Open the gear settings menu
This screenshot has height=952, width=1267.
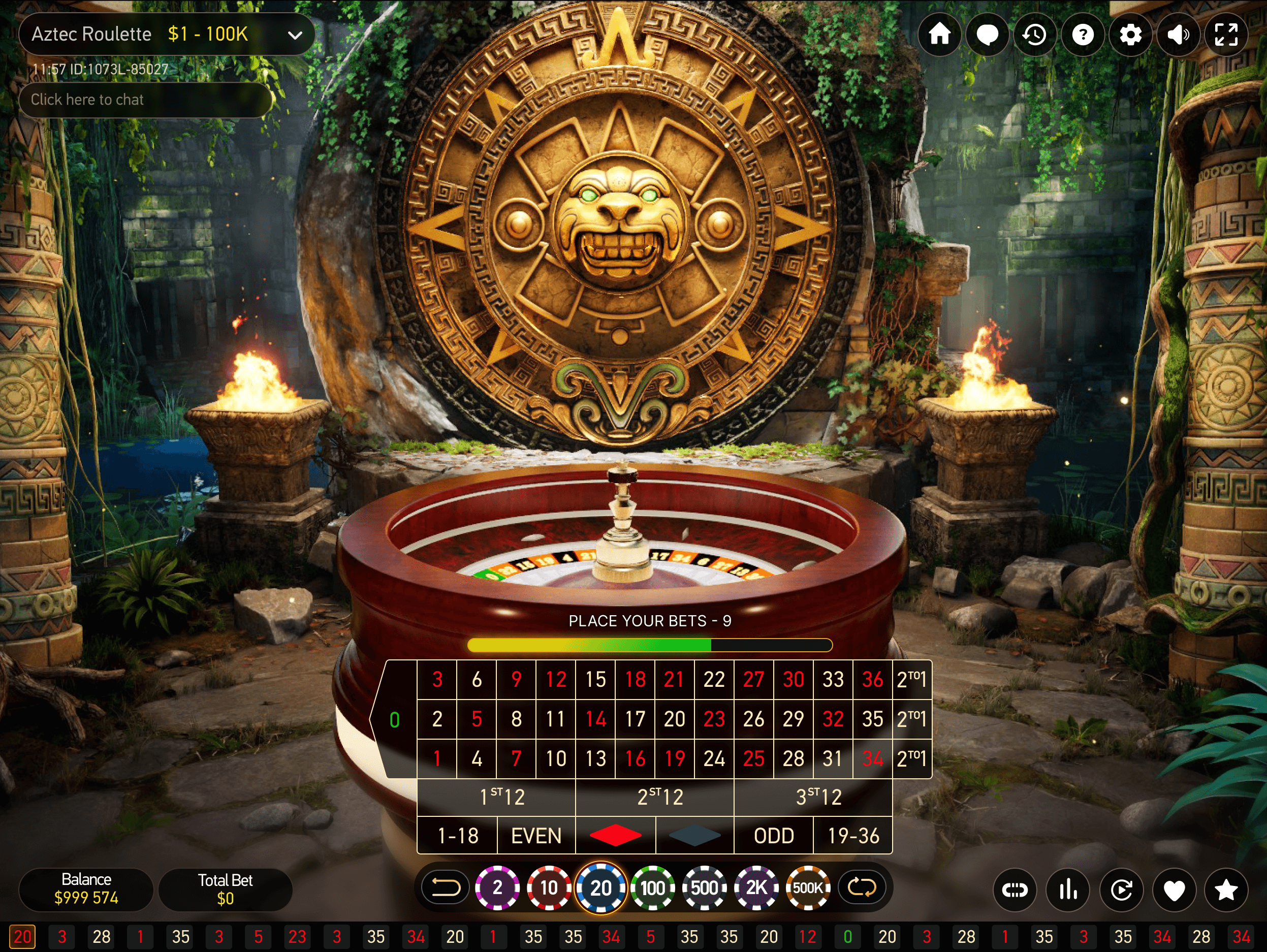pyautogui.click(x=1130, y=35)
